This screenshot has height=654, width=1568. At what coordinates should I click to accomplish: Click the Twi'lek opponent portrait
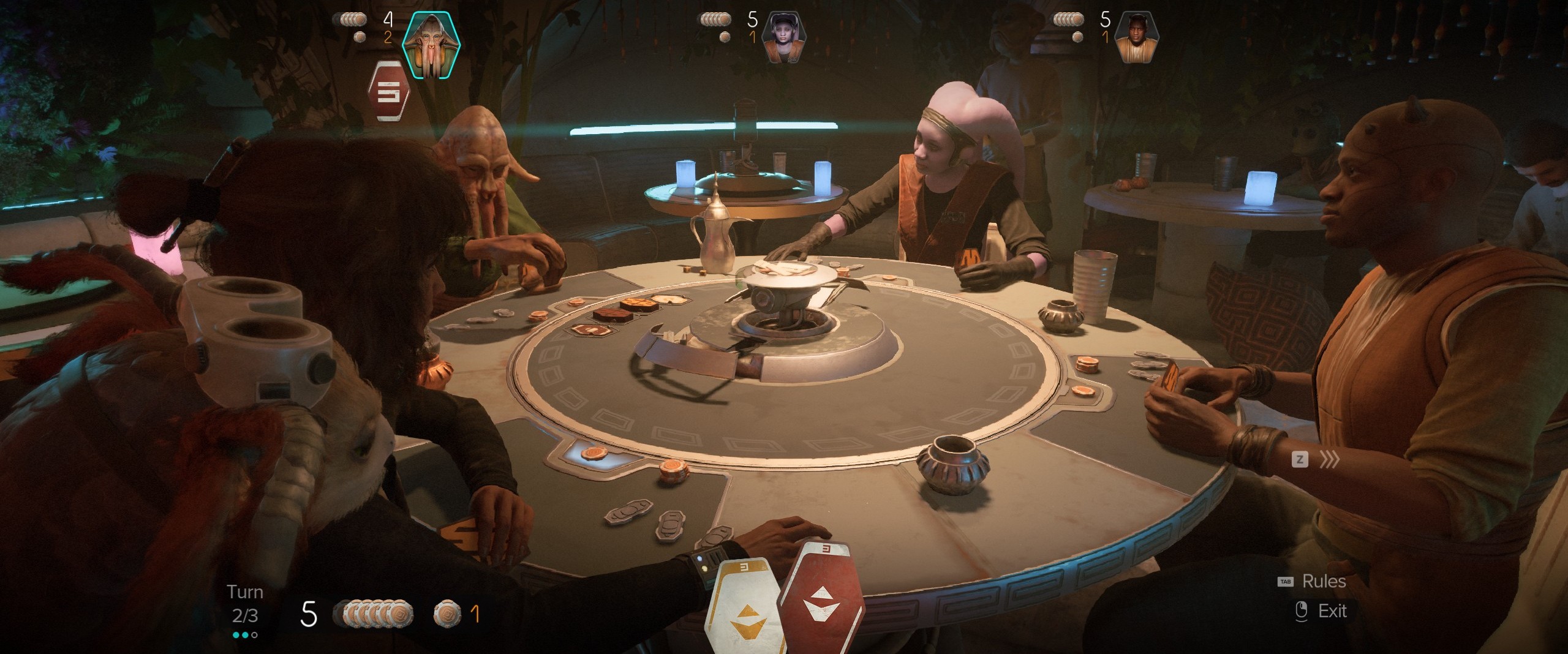(783, 37)
